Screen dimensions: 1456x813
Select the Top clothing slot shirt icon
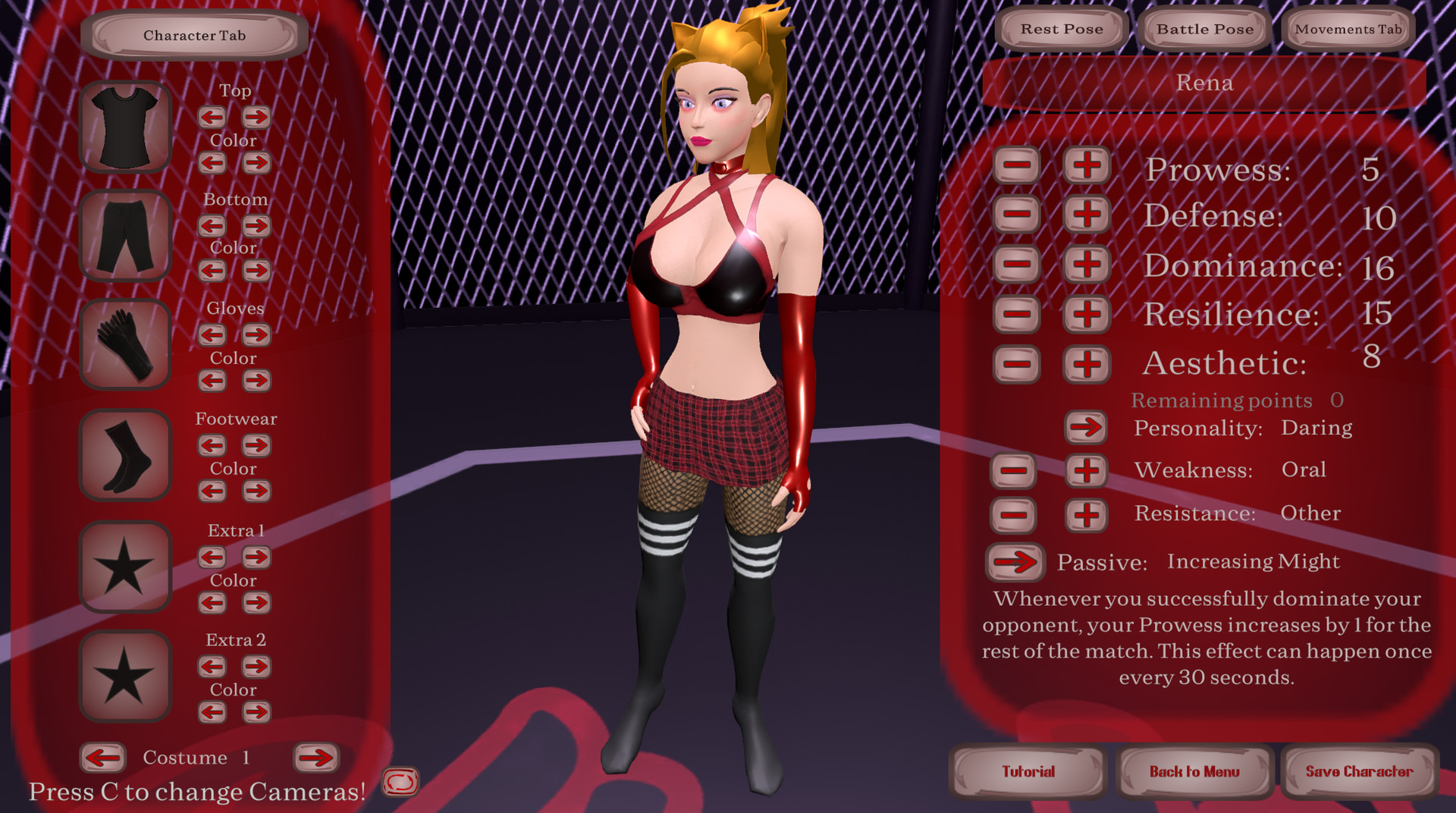pyautogui.click(x=124, y=126)
